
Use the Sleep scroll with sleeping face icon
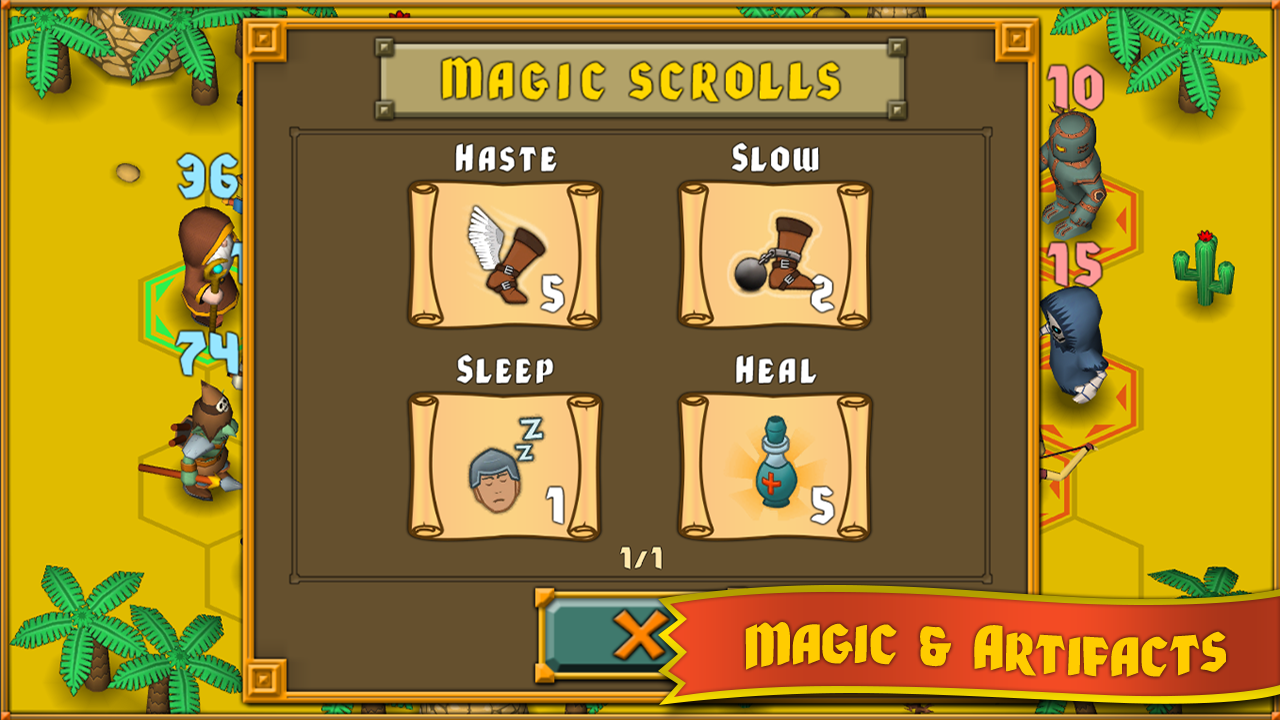pos(505,465)
